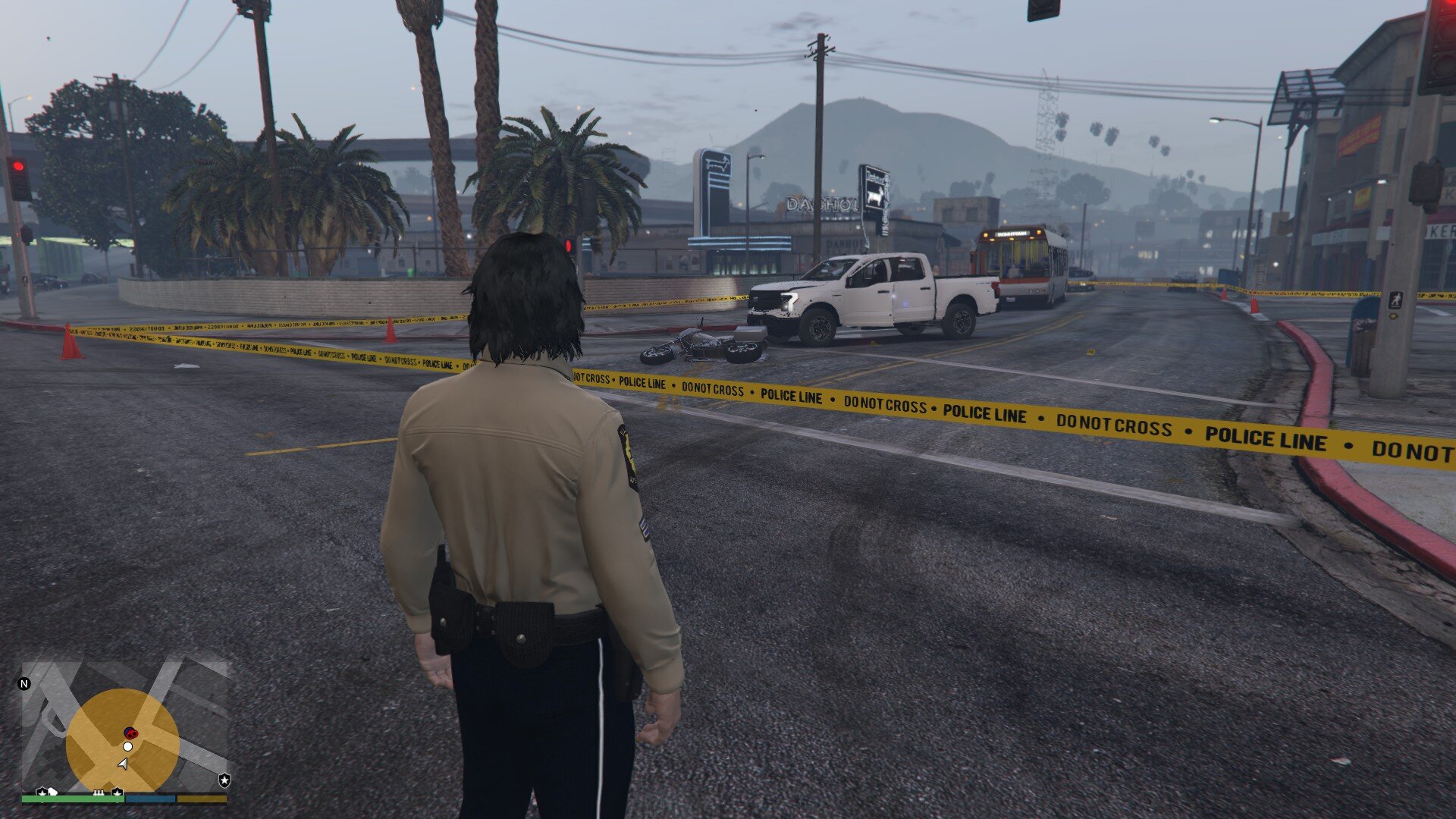Click the white dot blip on minimap
This screenshot has width=1456, height=819.
[127, 747]
